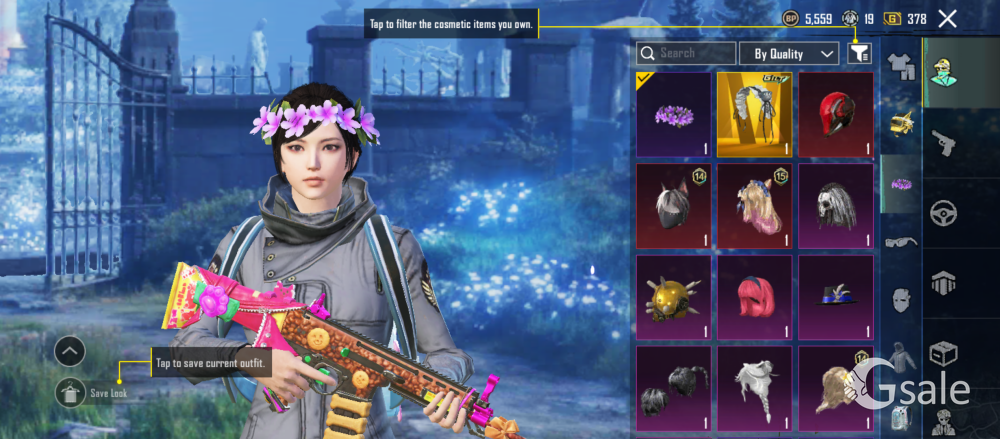Viewport: 1000px width, 439px height.
Task: Save the current look
Action: [x=70, y=393]
